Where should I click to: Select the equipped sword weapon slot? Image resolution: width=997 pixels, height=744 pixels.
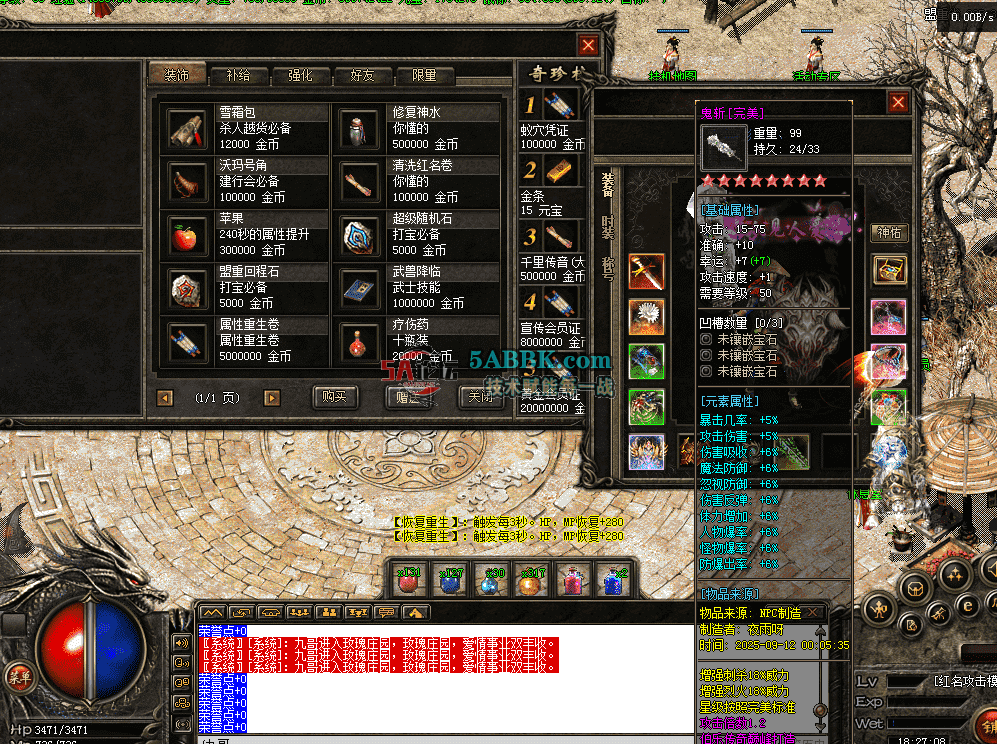click(x=646, y=272)
